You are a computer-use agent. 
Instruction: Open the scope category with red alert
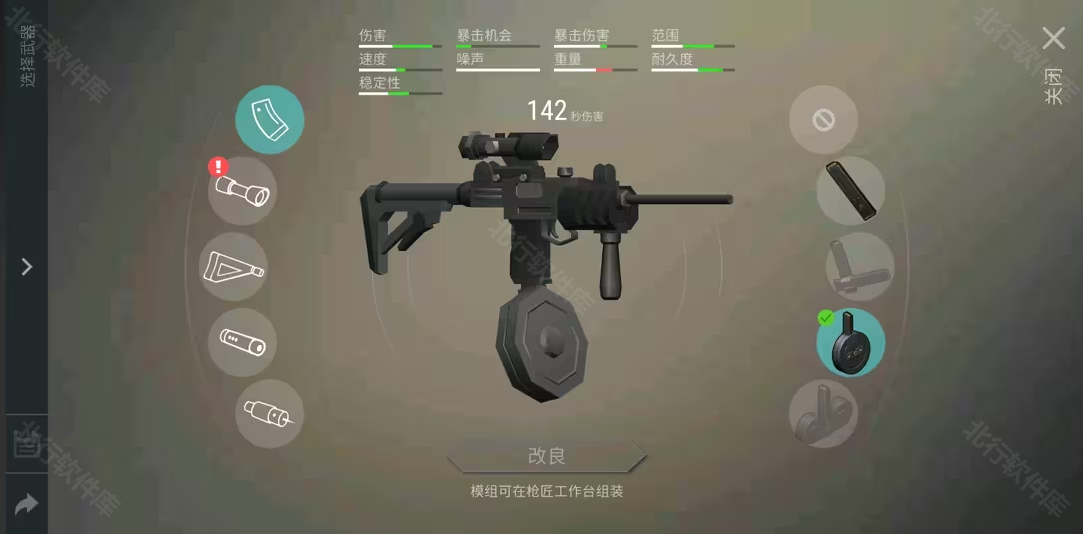(x=242, y=190)
